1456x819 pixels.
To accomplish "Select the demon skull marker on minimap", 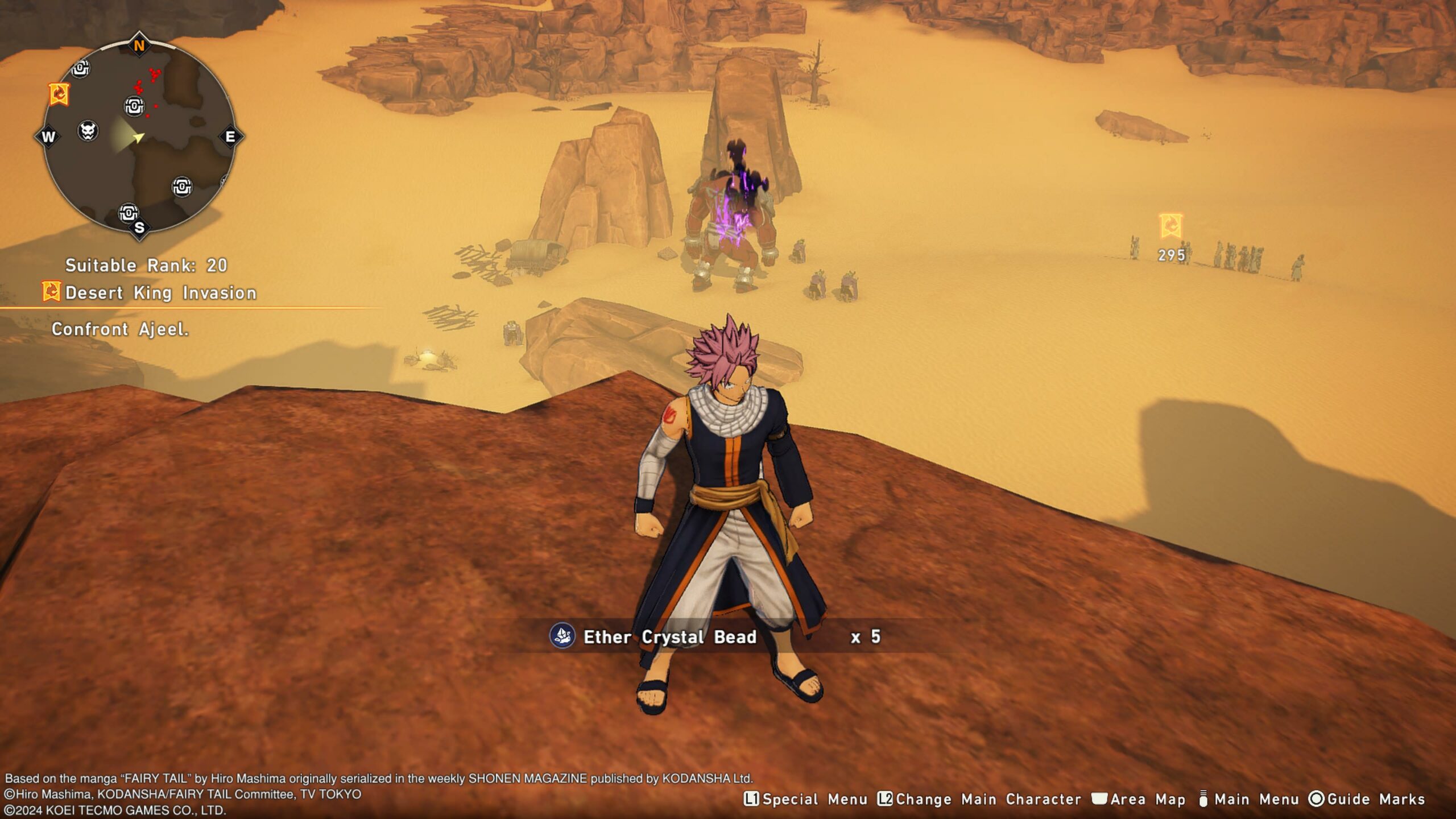I will [x=88, y=131].
